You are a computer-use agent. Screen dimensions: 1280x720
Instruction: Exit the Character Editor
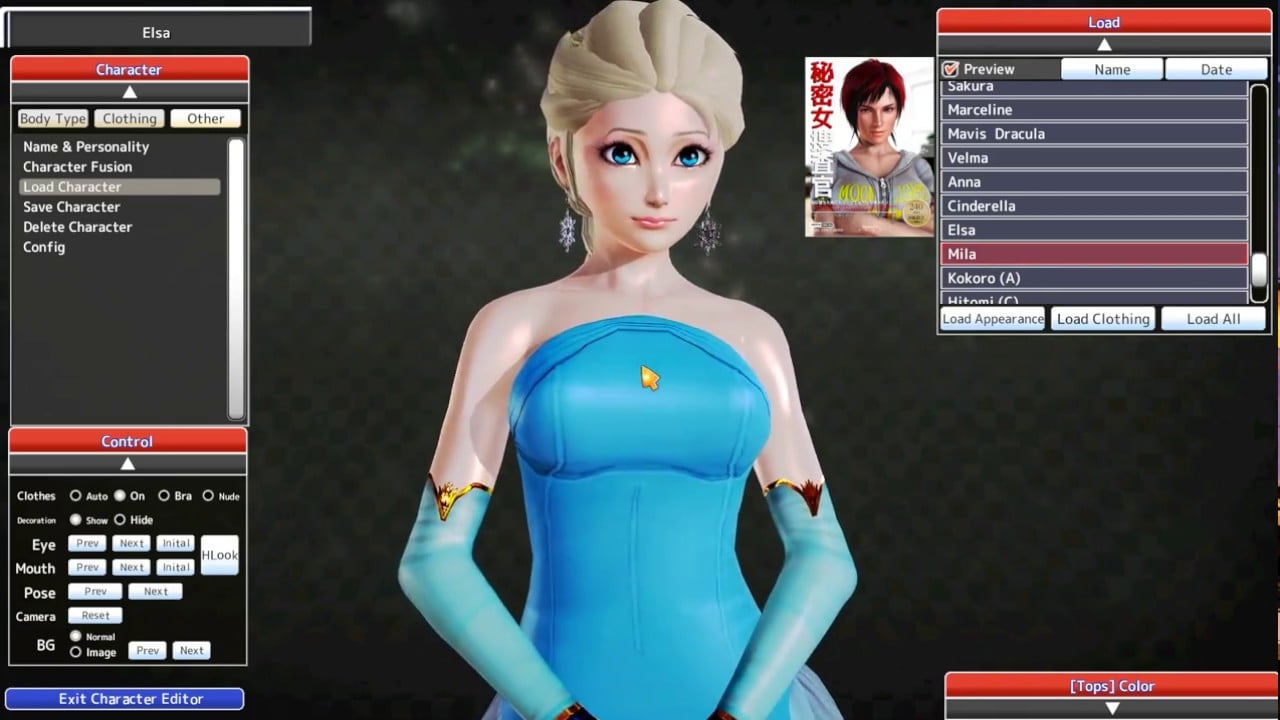(124, 698)
